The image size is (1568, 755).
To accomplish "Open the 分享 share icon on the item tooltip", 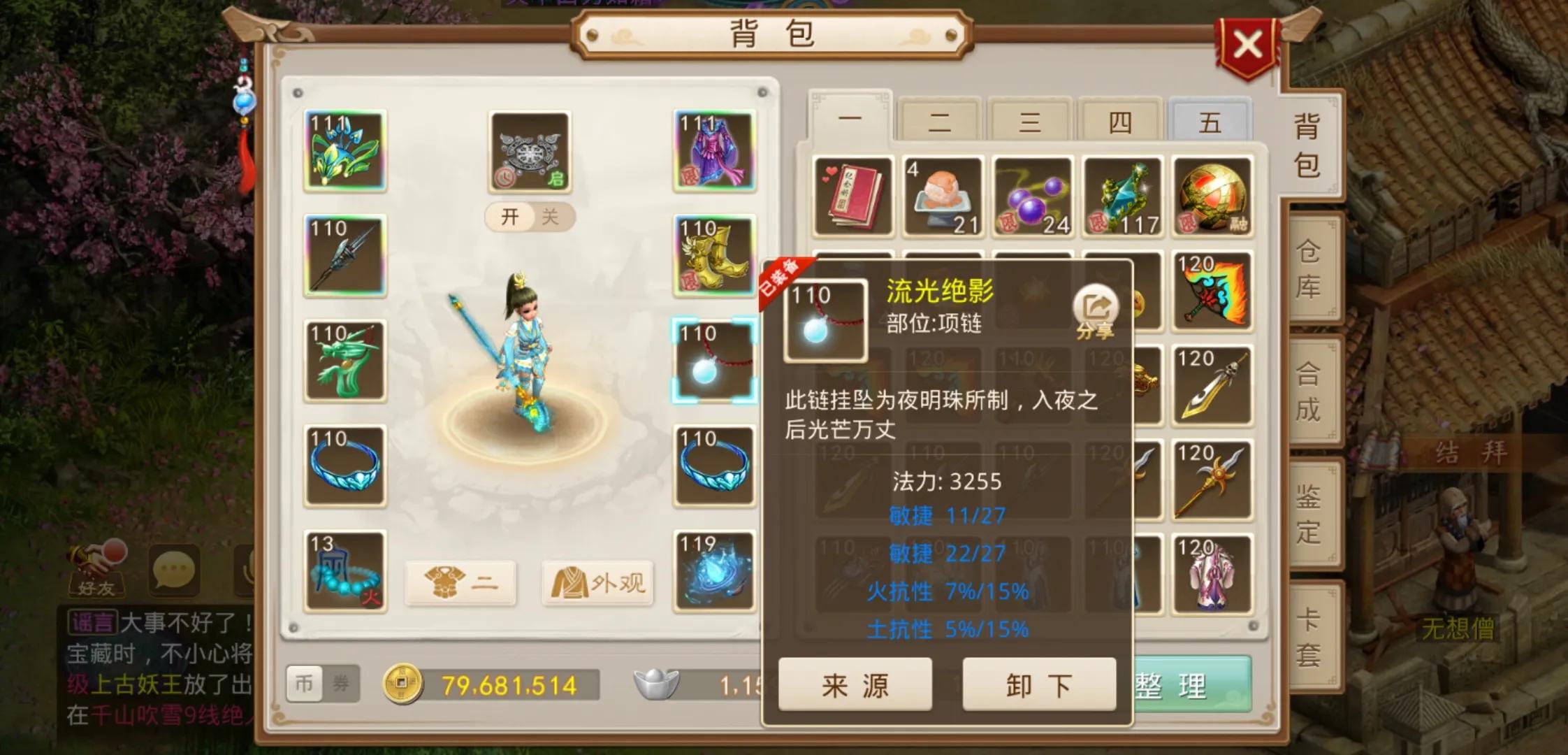I will [x=1096, y=305].
